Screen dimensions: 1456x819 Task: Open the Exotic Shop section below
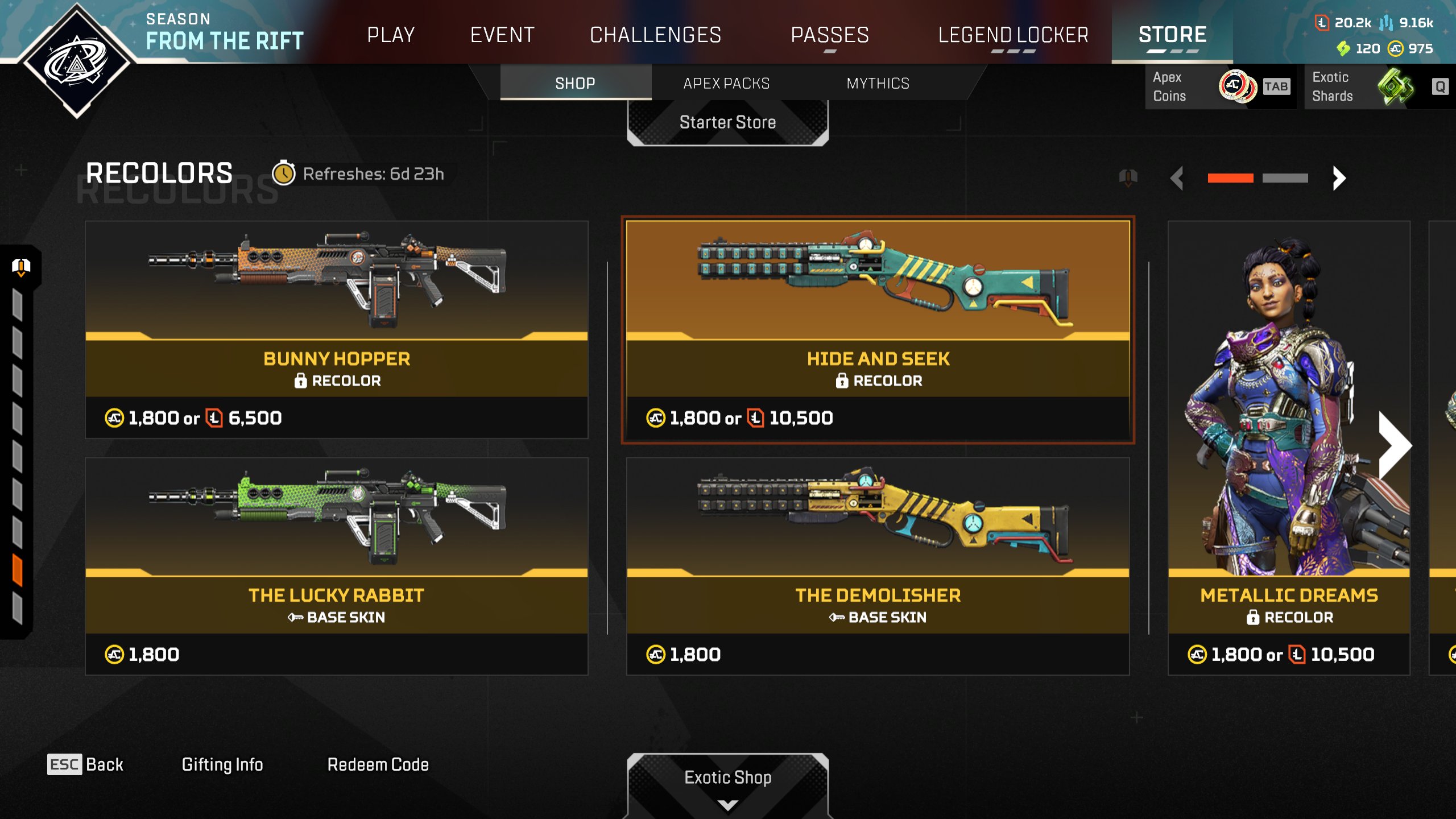pos(727,778)
